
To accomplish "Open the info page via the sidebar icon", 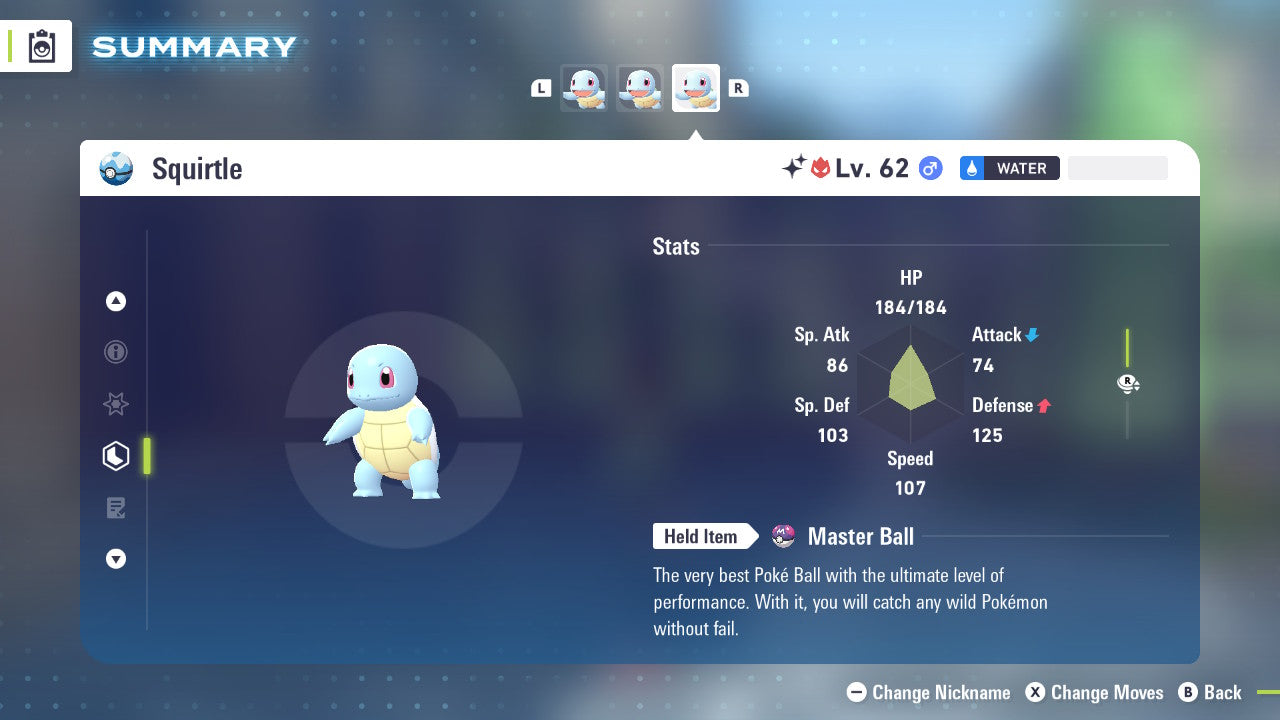I will pos(116,352).
